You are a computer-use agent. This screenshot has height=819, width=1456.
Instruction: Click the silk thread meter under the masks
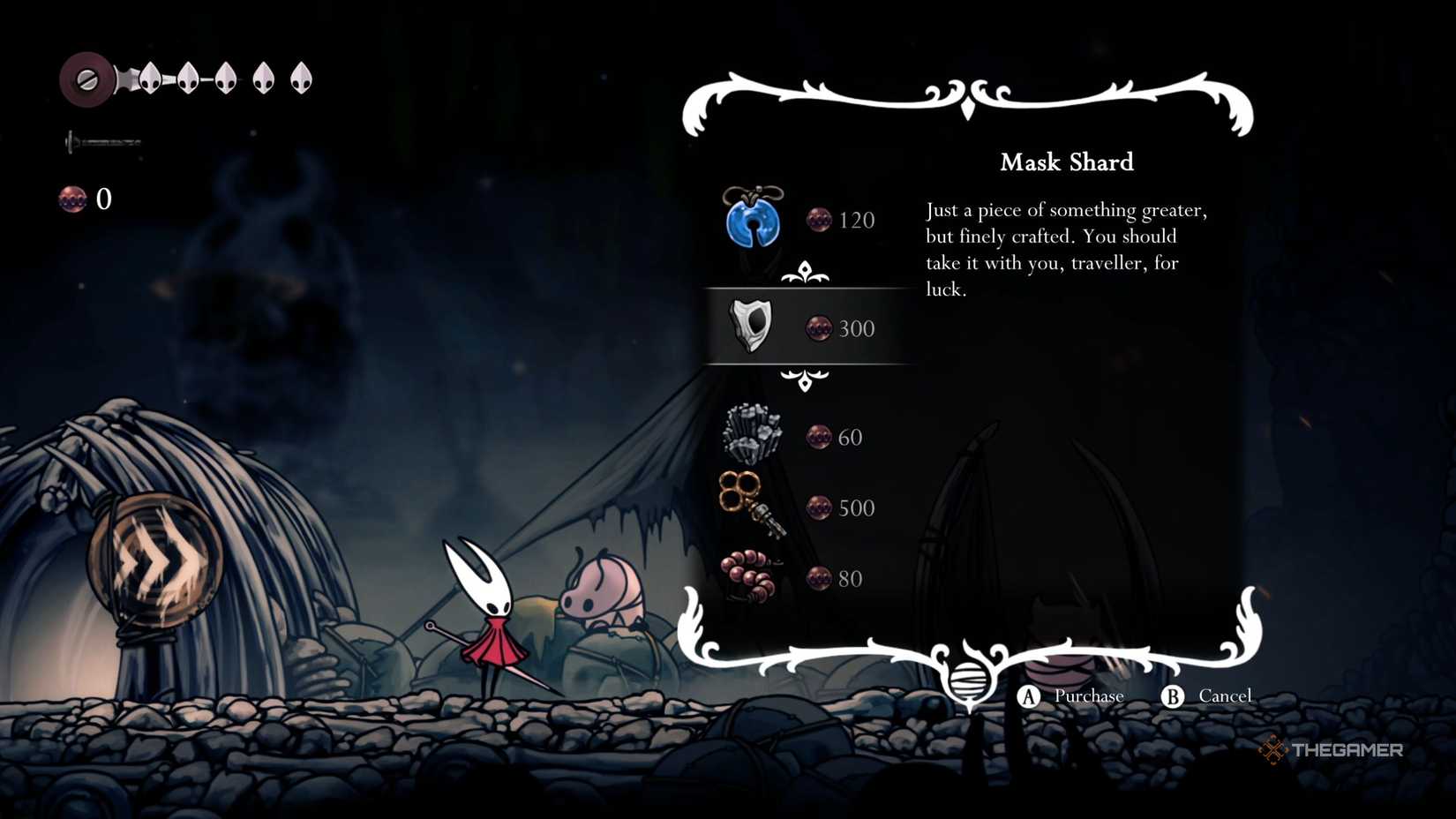click(x=100, y=139)
